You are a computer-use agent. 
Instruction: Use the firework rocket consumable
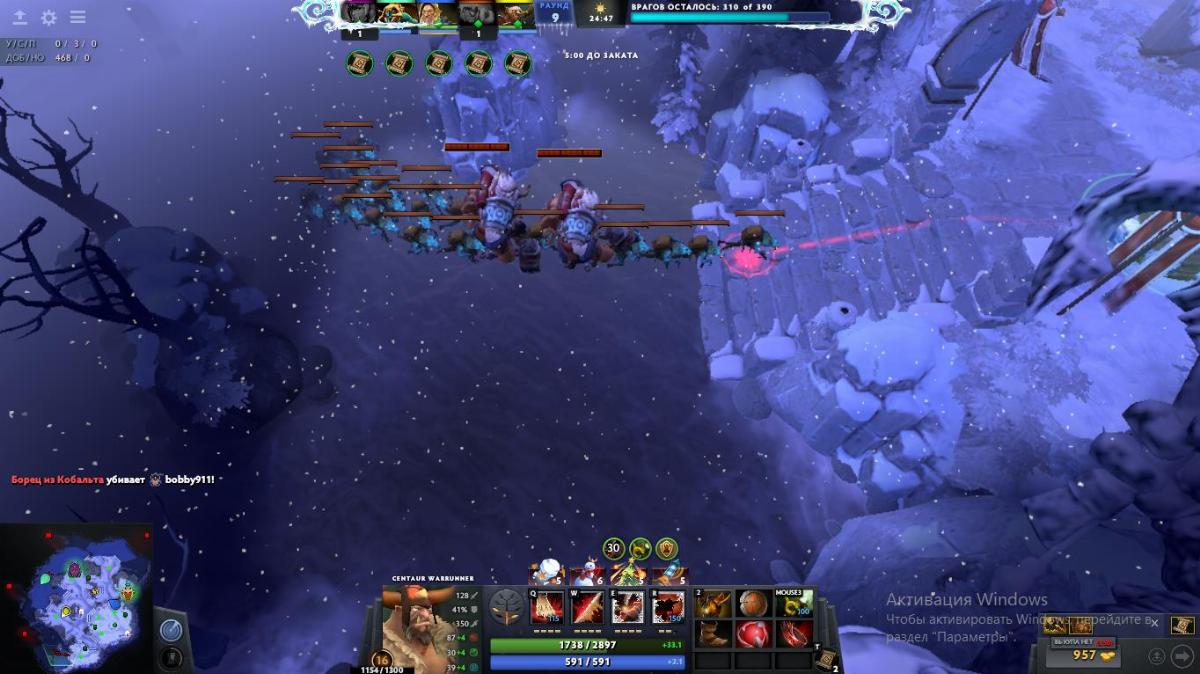pos(668,574)
